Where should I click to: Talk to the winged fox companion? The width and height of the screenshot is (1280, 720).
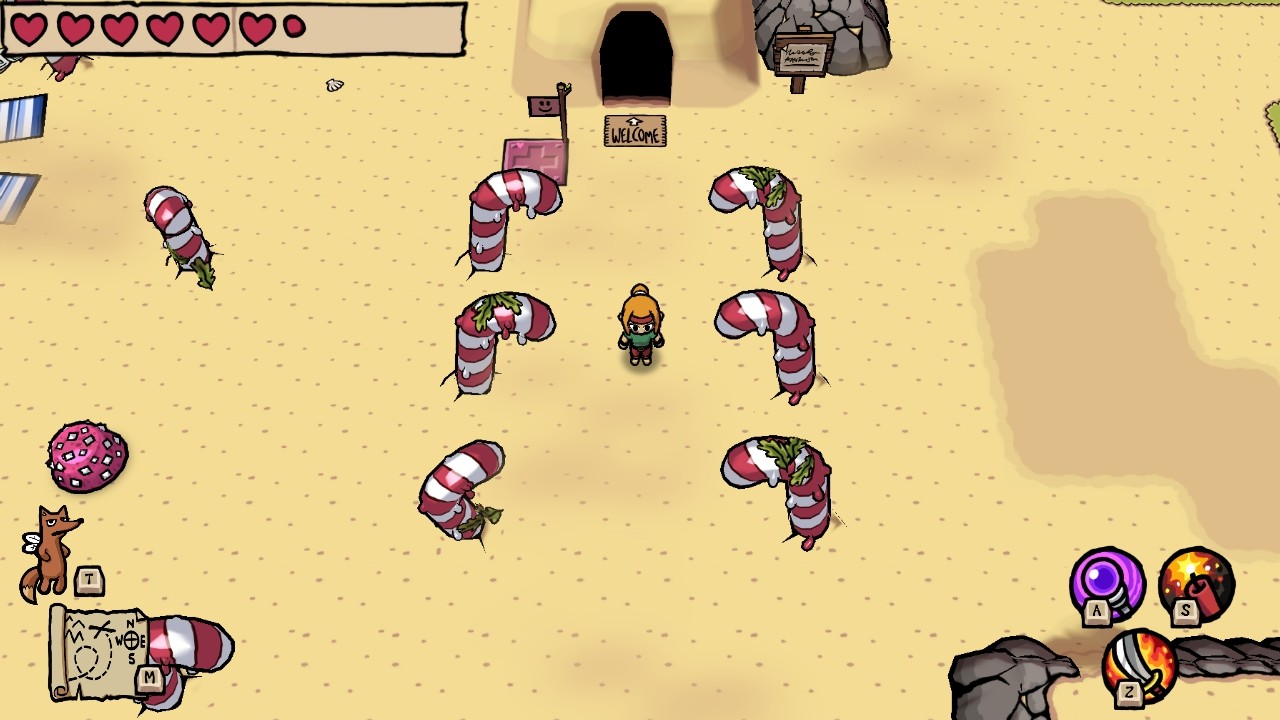coord(52,551)
